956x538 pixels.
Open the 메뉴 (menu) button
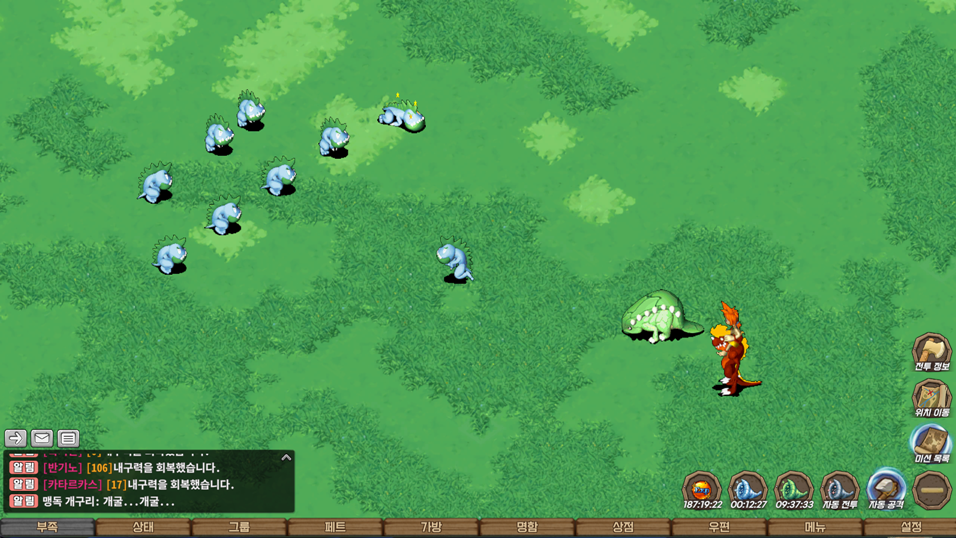click(815, 527)
